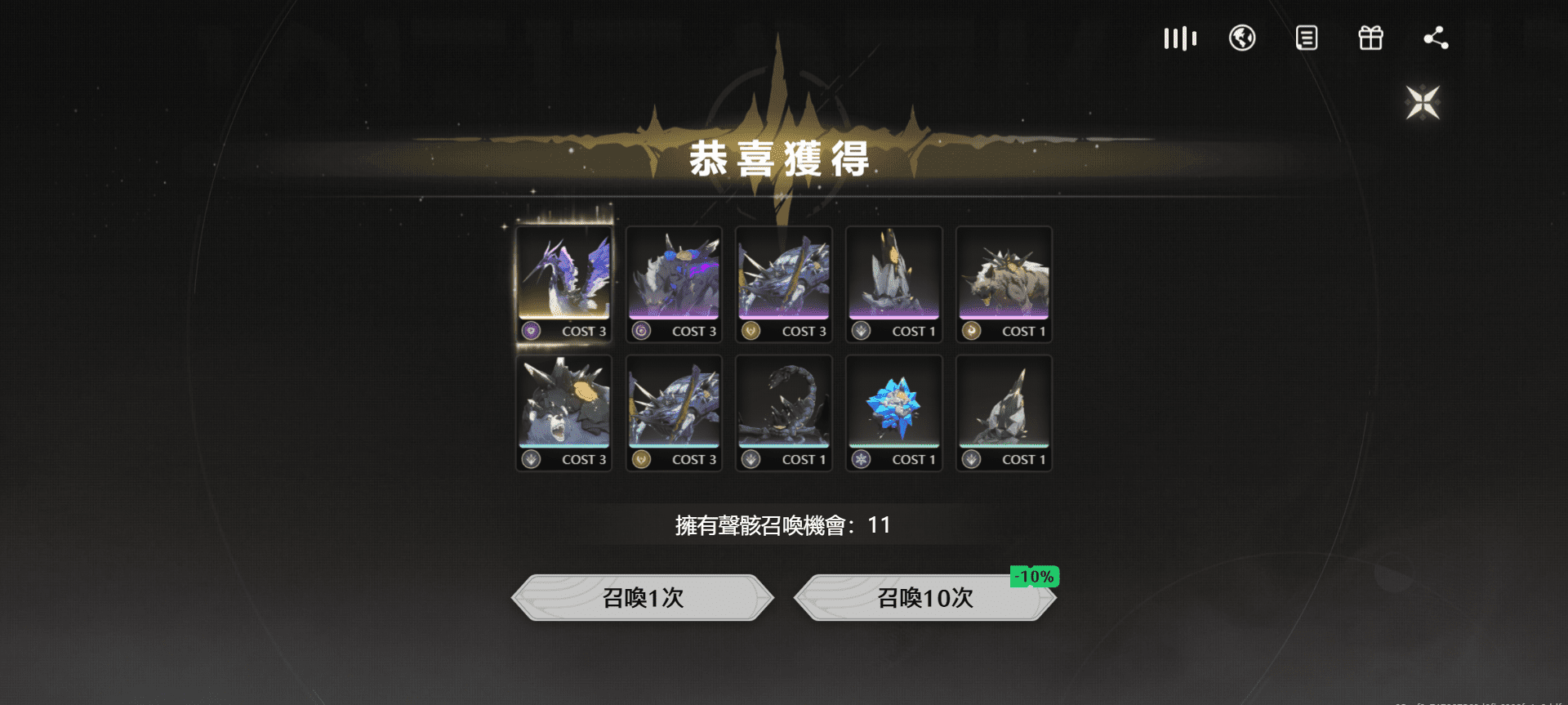
Task: Toggle the sound bars icon
Action: tap(1179, 38)
